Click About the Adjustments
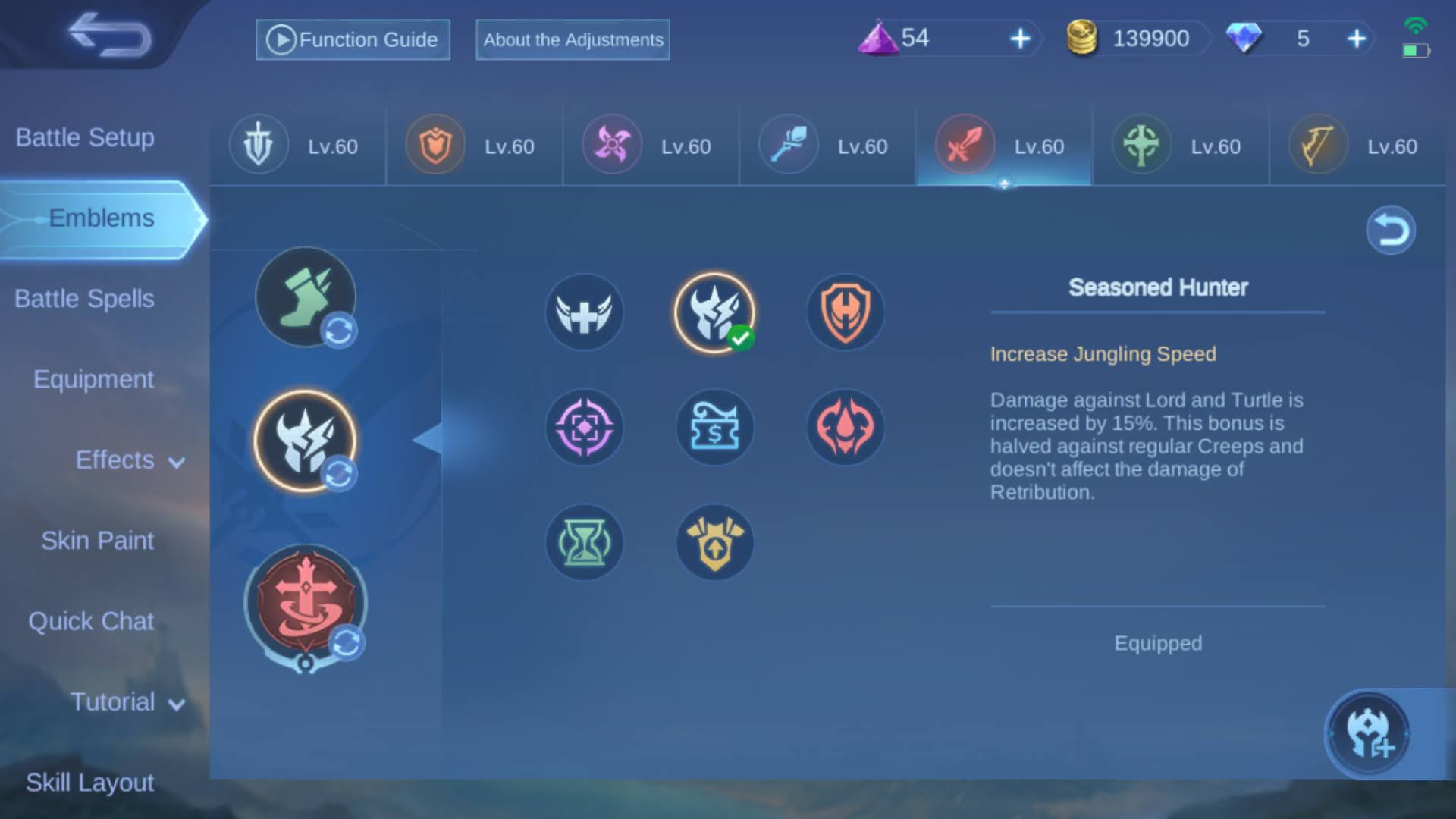Image resolution: width=1456 pixels, height=819 pixels. 572,40
